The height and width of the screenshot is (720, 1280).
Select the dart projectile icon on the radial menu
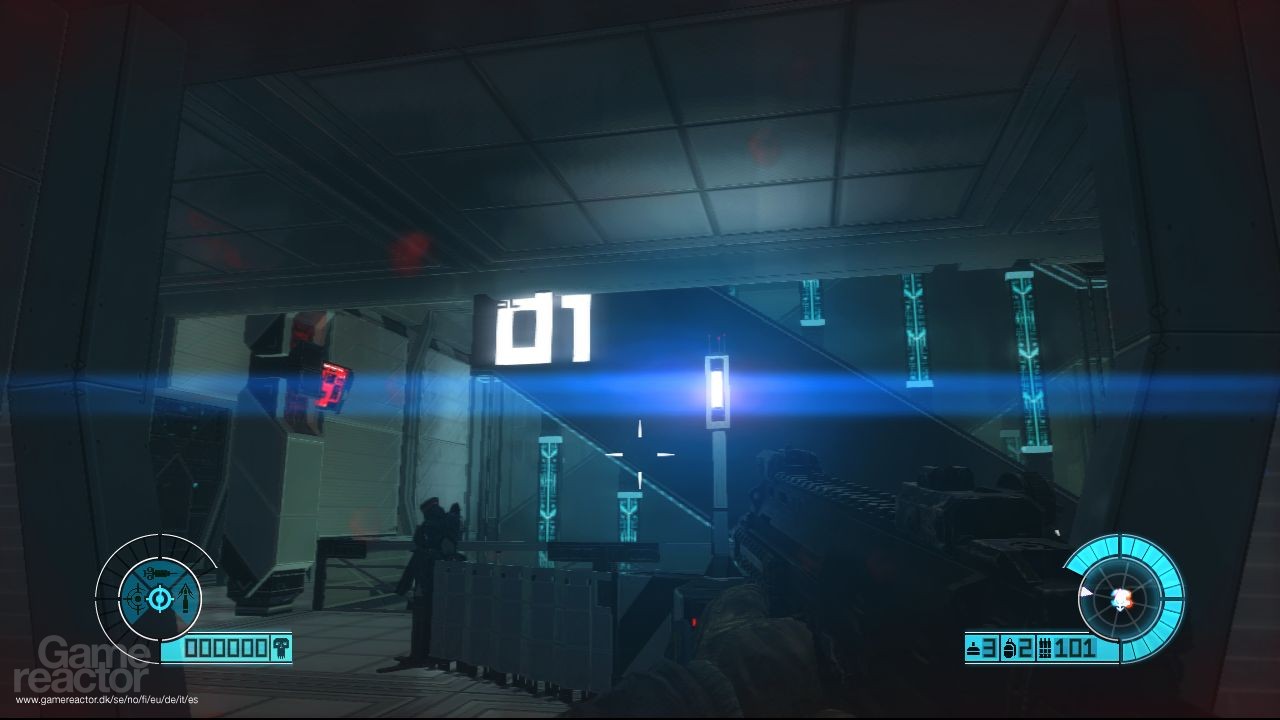(187, 598)
